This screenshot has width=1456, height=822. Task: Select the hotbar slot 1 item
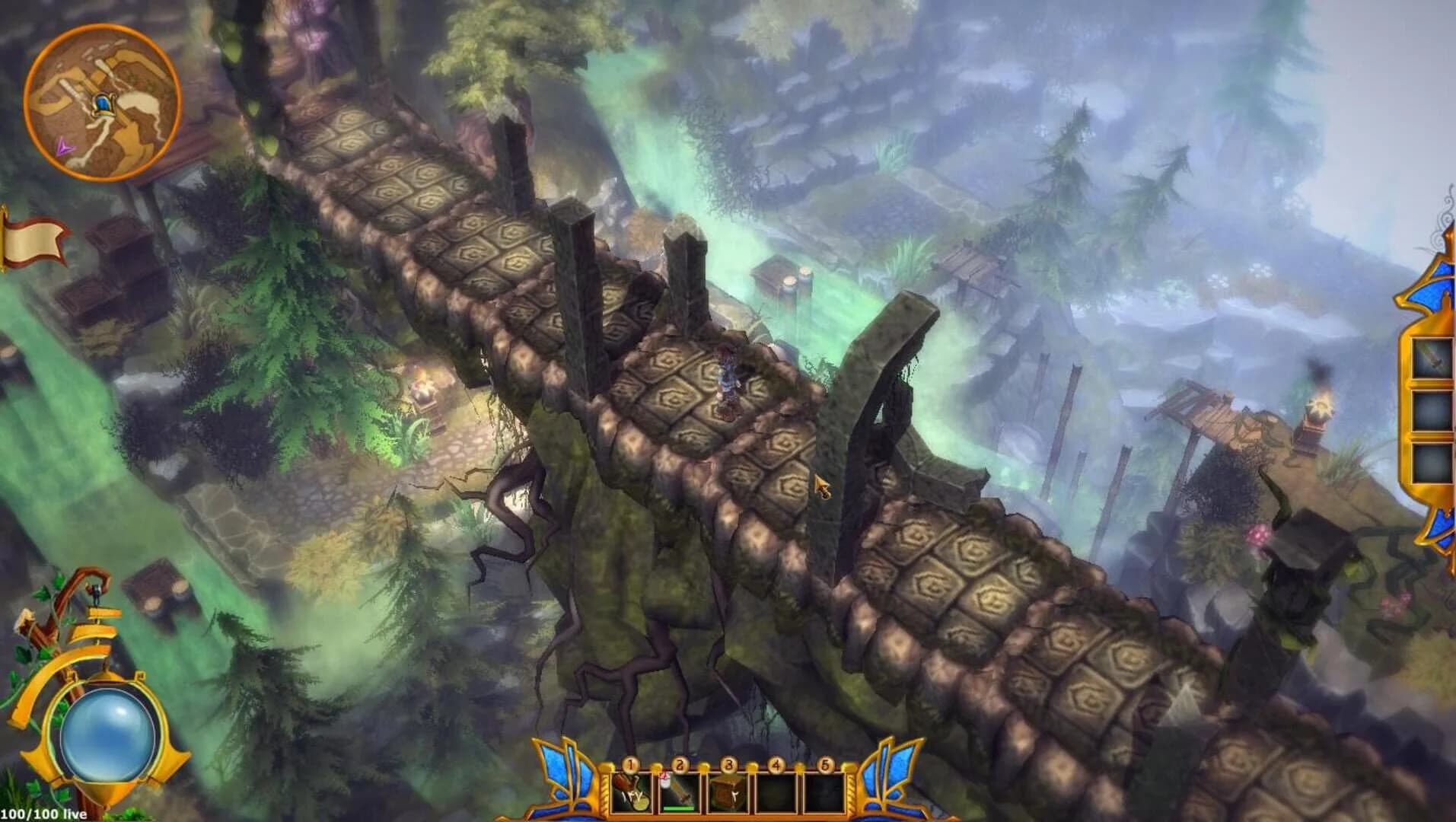[631, 792]
